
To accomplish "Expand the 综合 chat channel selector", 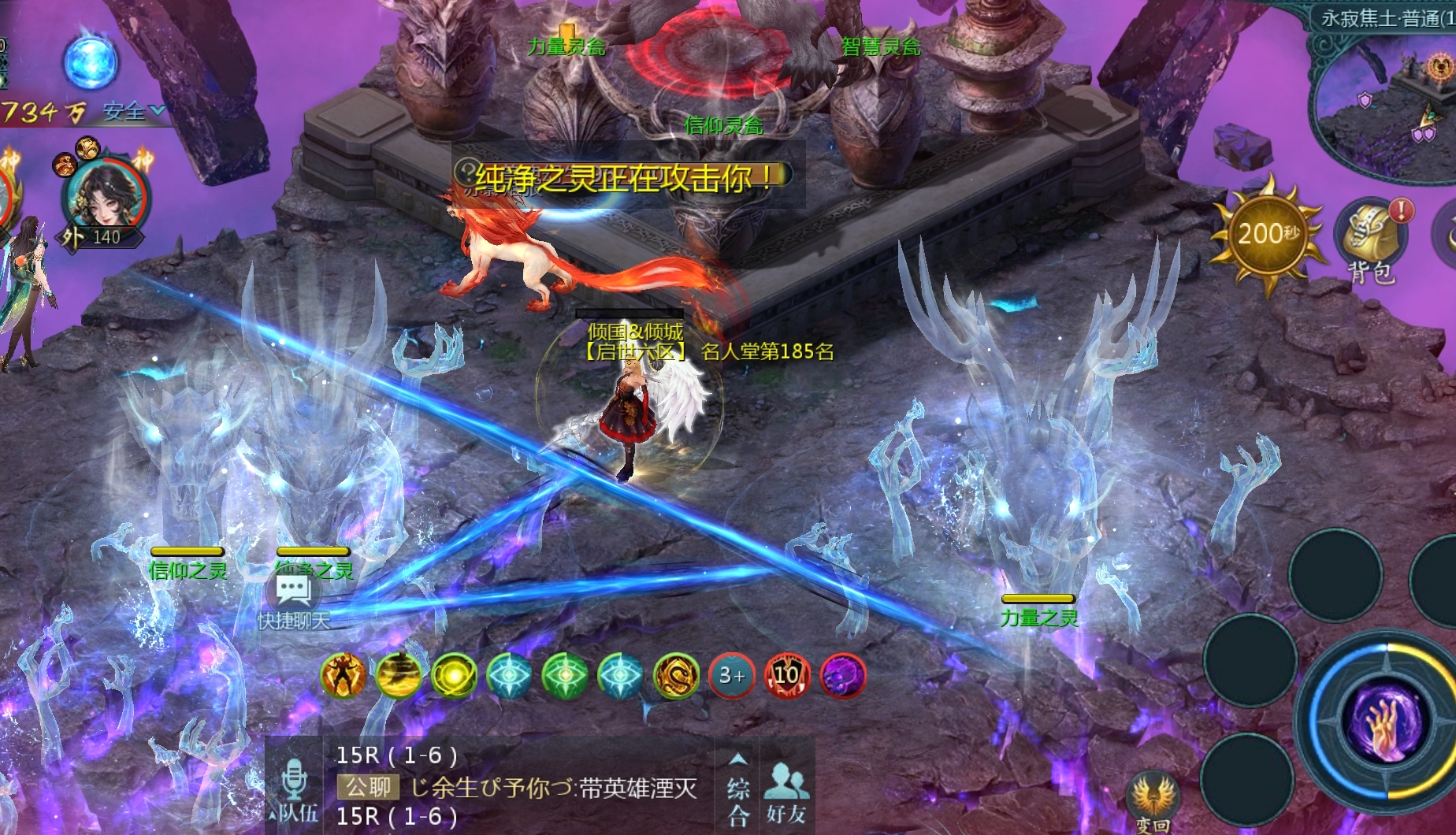I will click(737, 788).
